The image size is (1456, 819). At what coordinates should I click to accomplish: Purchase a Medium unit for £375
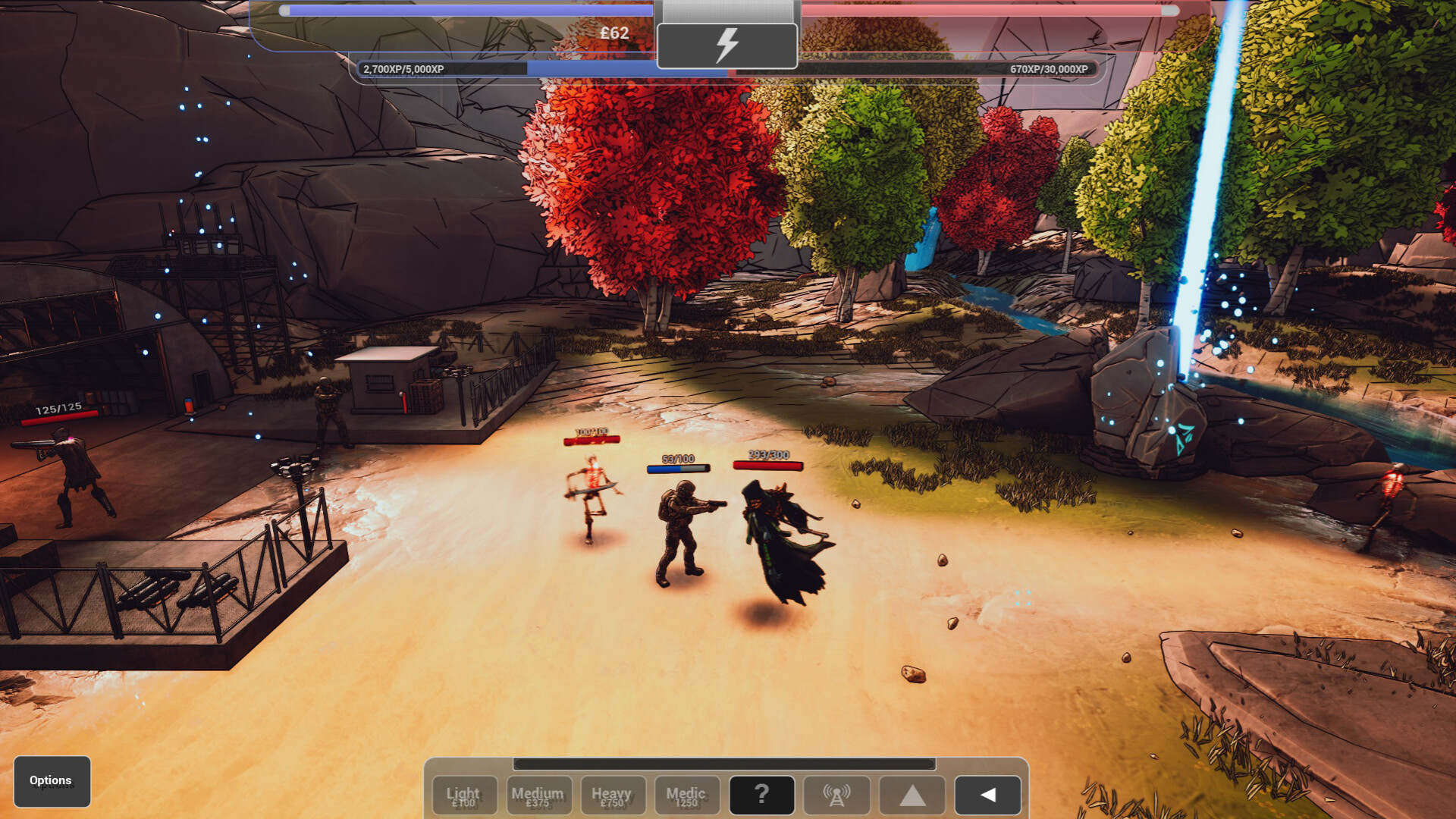538,795
